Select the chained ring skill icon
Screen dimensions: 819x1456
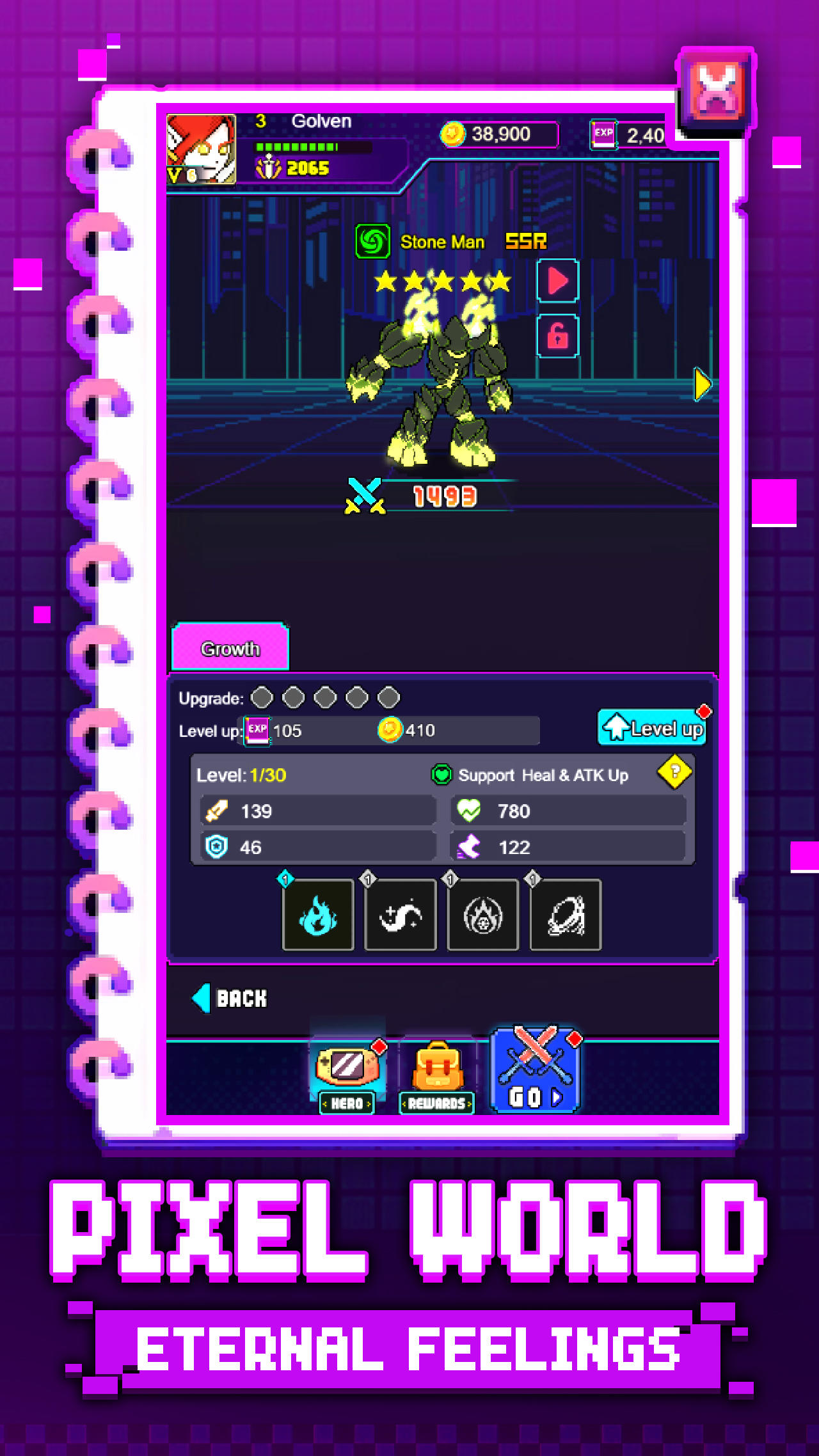(566, 915)
